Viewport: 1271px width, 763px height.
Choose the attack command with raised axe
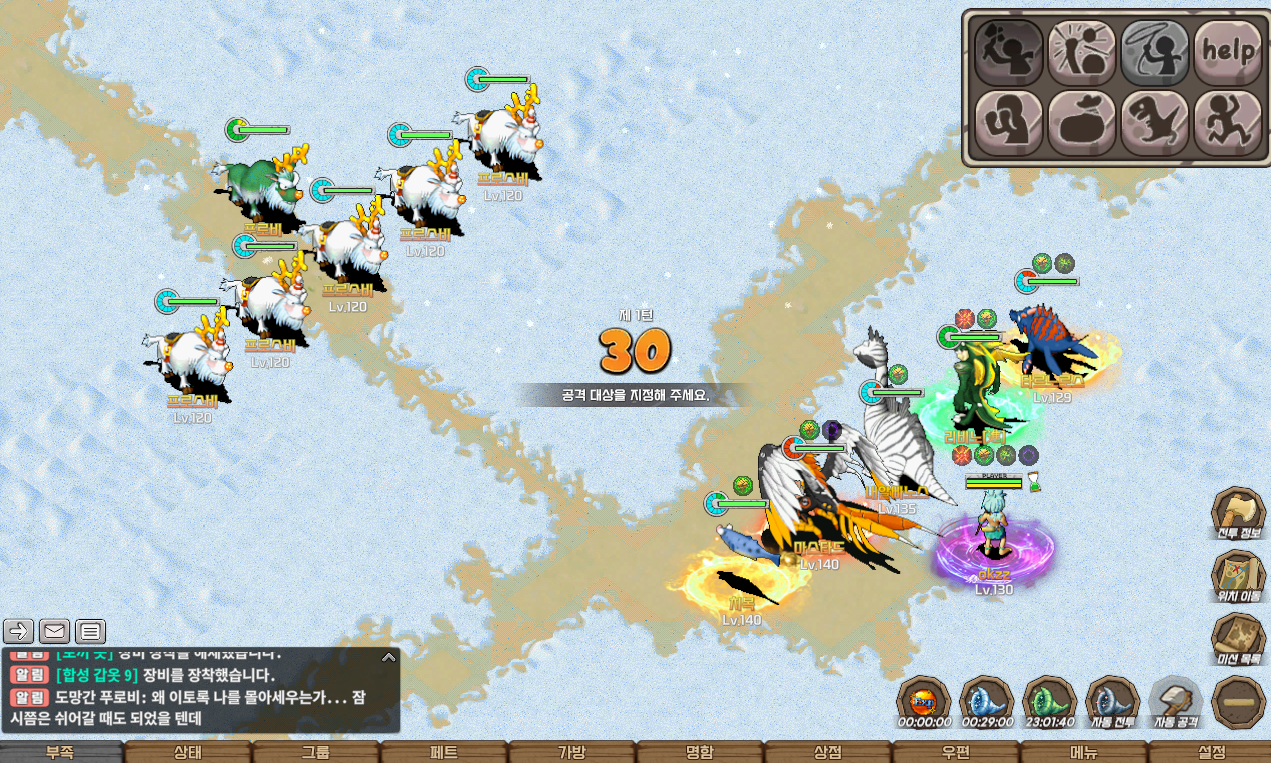point(1008,52)
